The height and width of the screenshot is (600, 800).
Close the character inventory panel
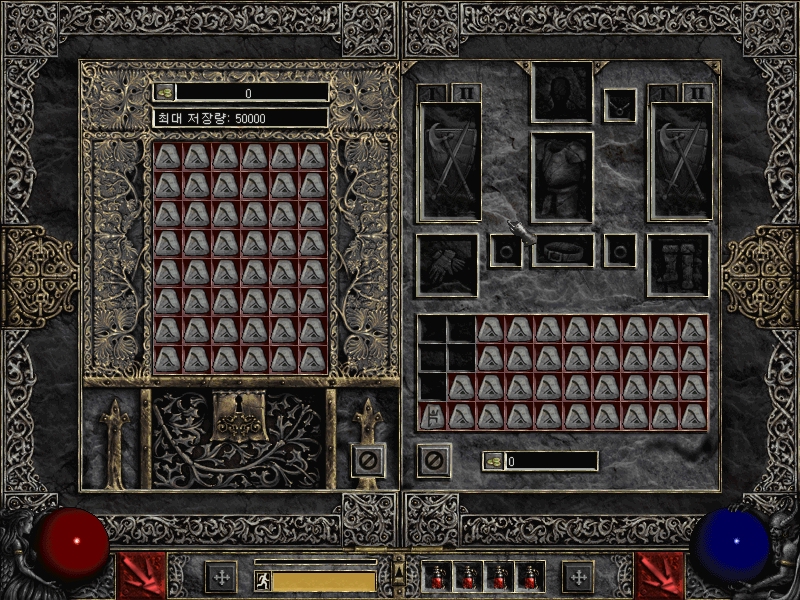click(x=434, y=461)
